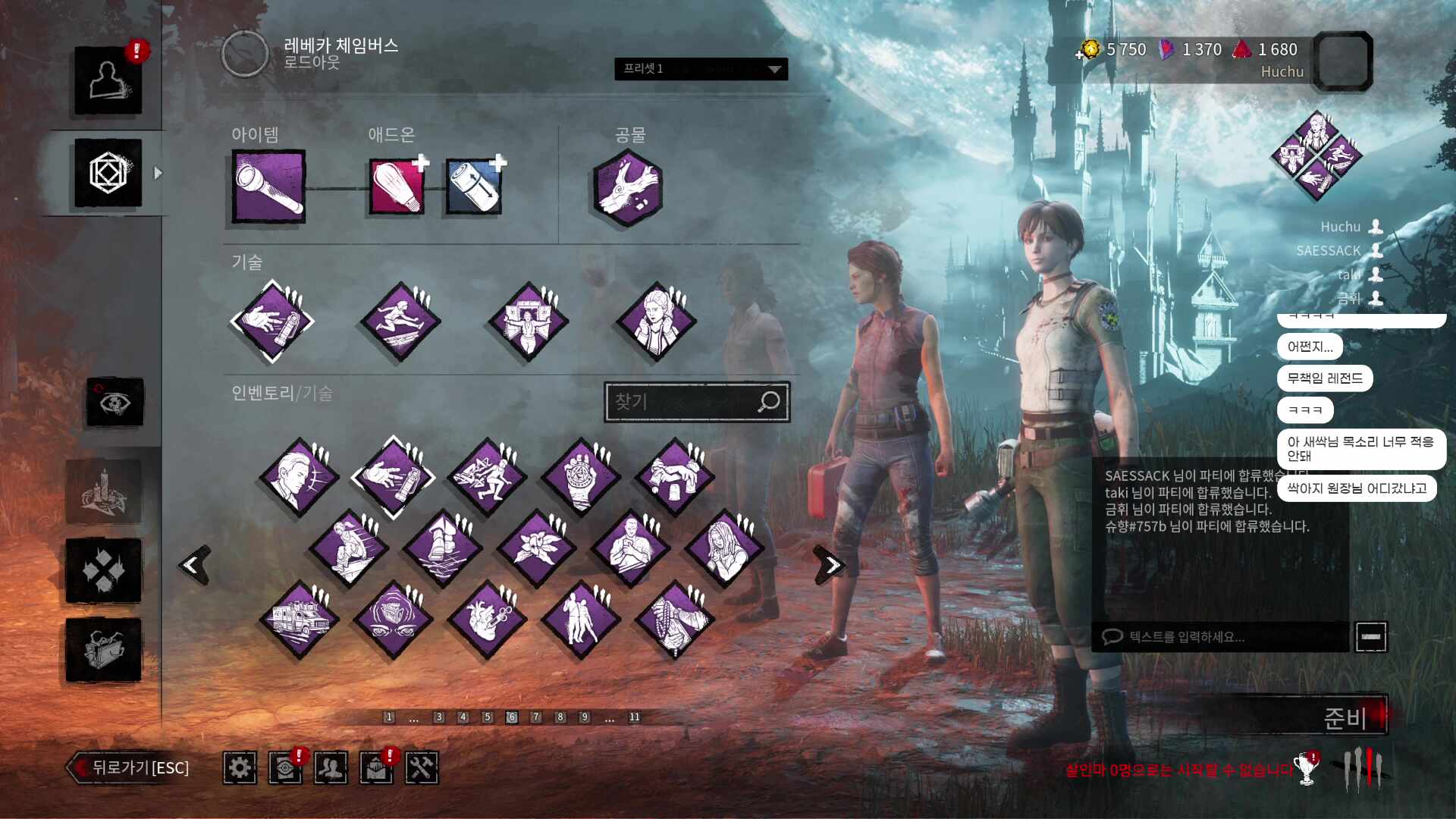The height and width of the screenshot is (819, 1456).
Task: Go to next perk inventory page arrow
Action: (x=830, y=565)
